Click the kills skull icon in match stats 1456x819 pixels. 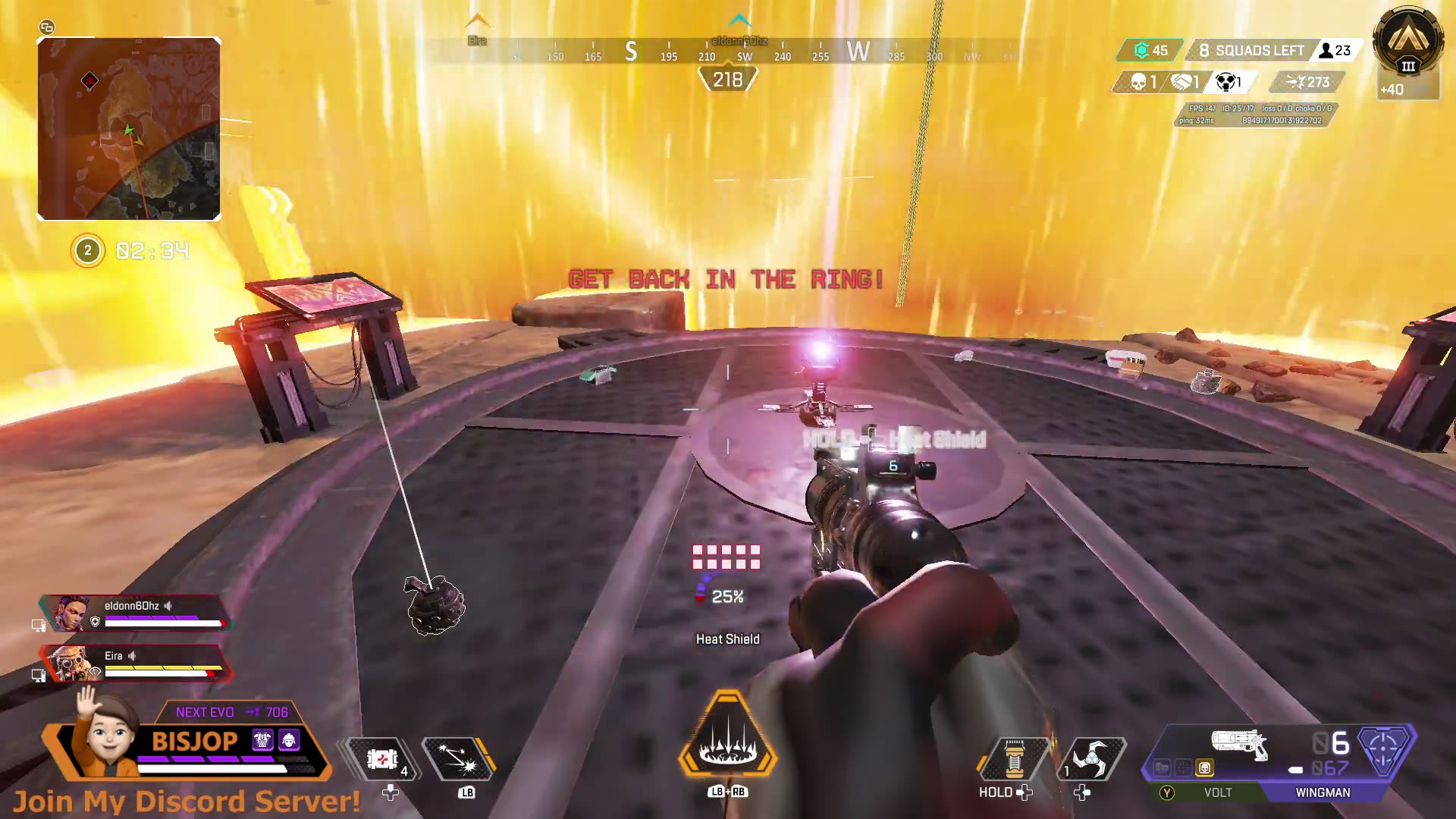tap(1137, 83)
